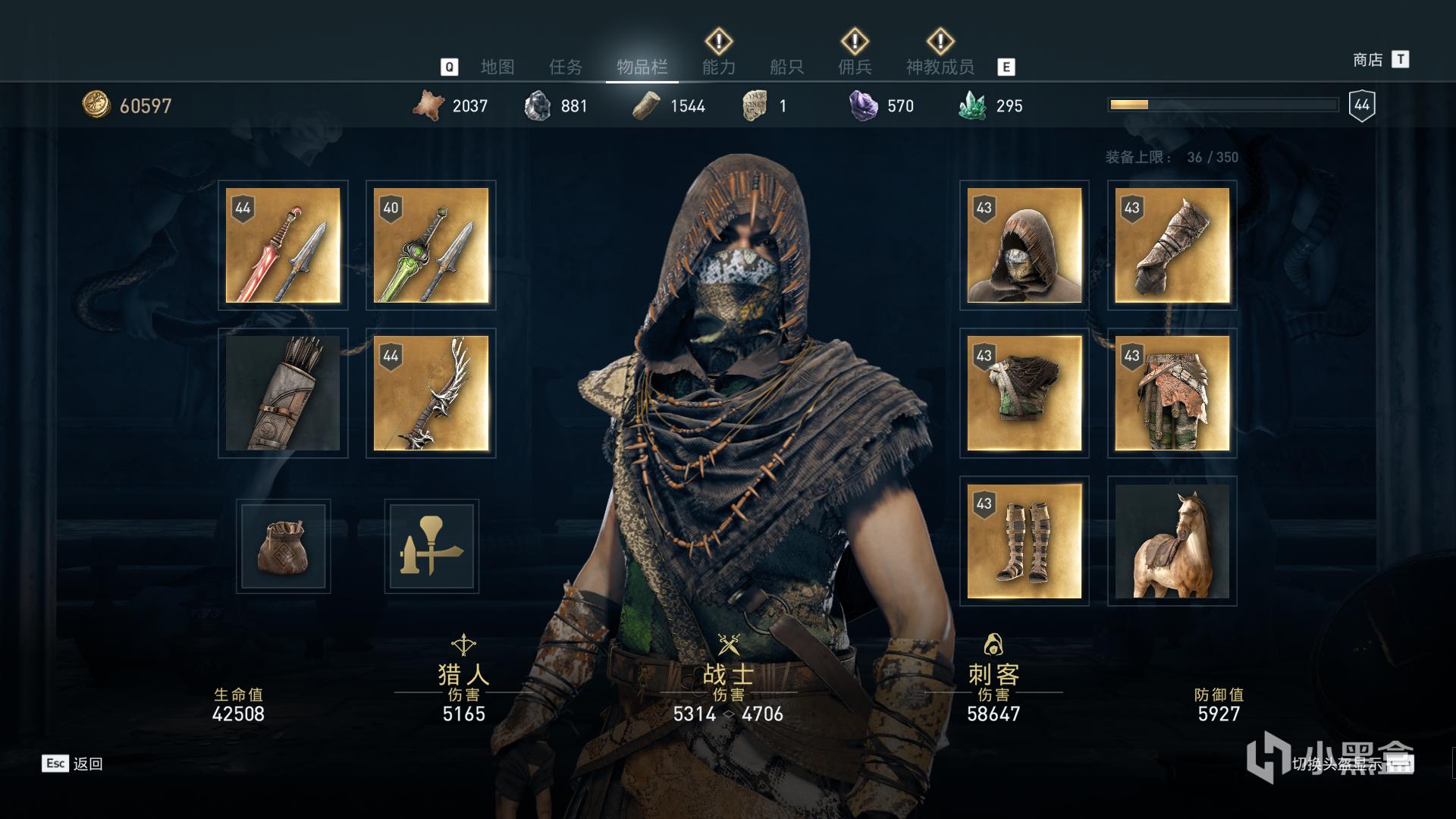Select the waist armor slot
This screenshot has height=819, width=1456.
tap(1172, 393)
